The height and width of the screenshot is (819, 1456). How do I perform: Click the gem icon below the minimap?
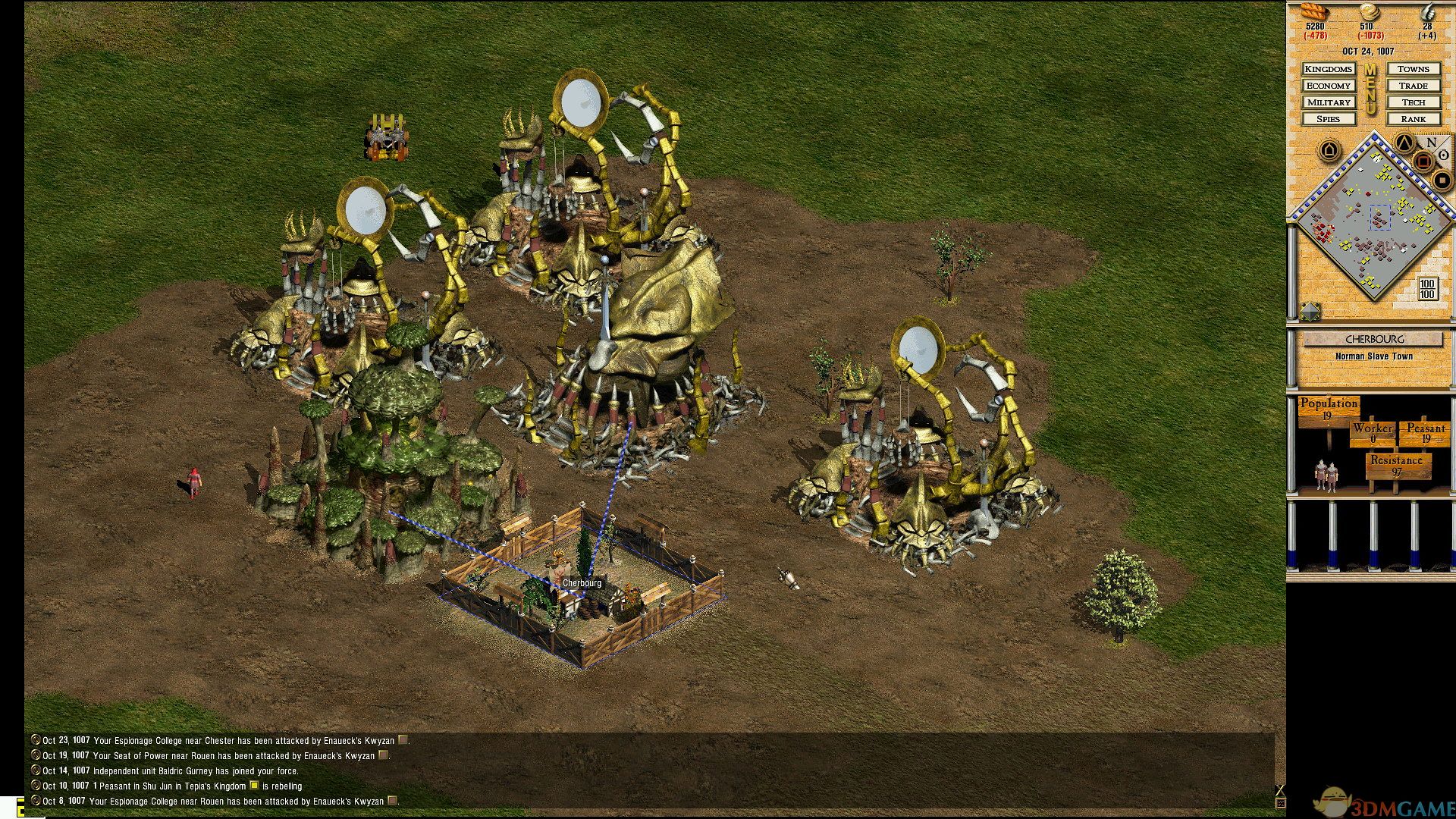pyautogui.click(x=1310, y=310)
